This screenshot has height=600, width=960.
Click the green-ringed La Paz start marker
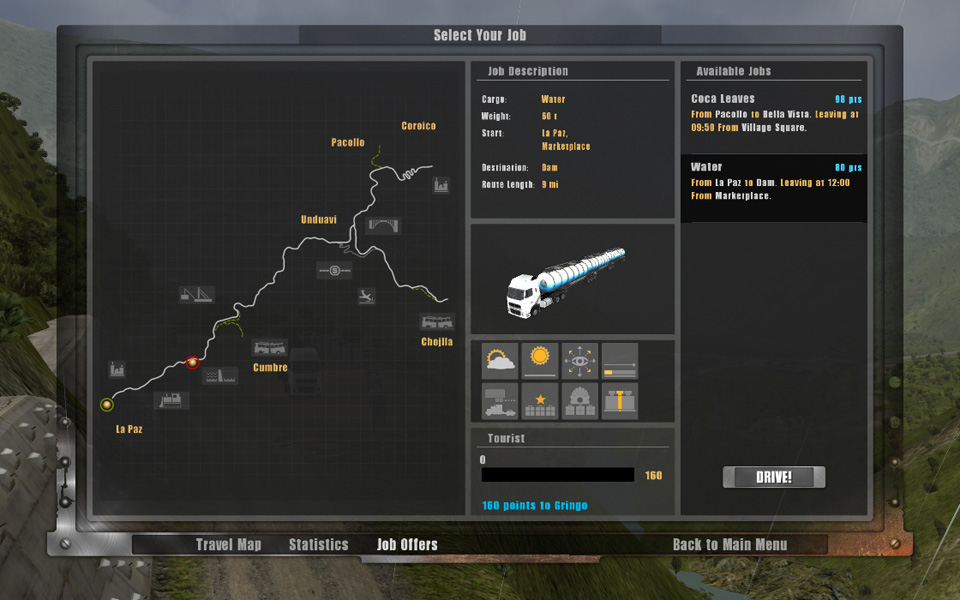pyautogui.click(x=107, y=405)
